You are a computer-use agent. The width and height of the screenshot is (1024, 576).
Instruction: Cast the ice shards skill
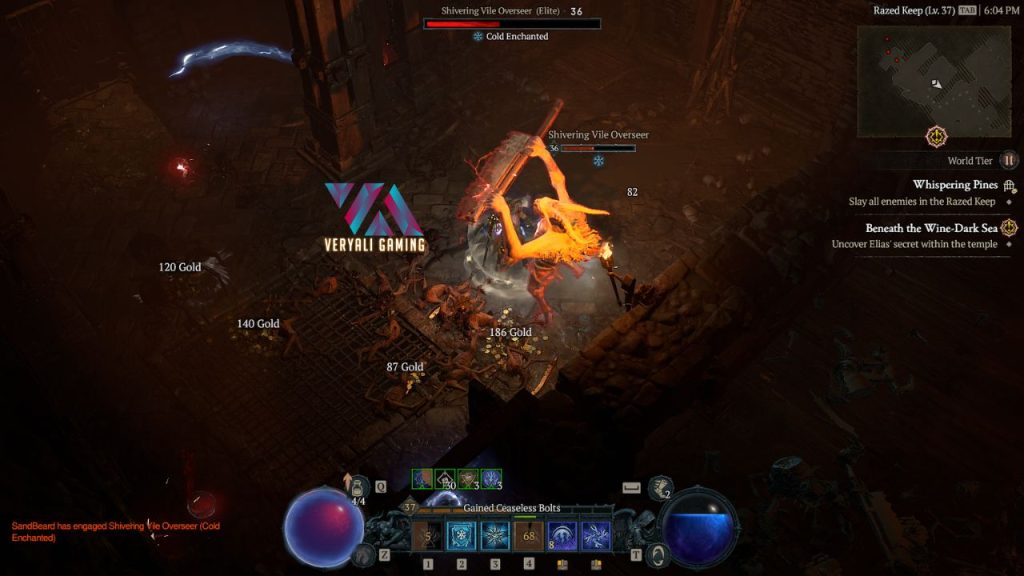[597, 537]
